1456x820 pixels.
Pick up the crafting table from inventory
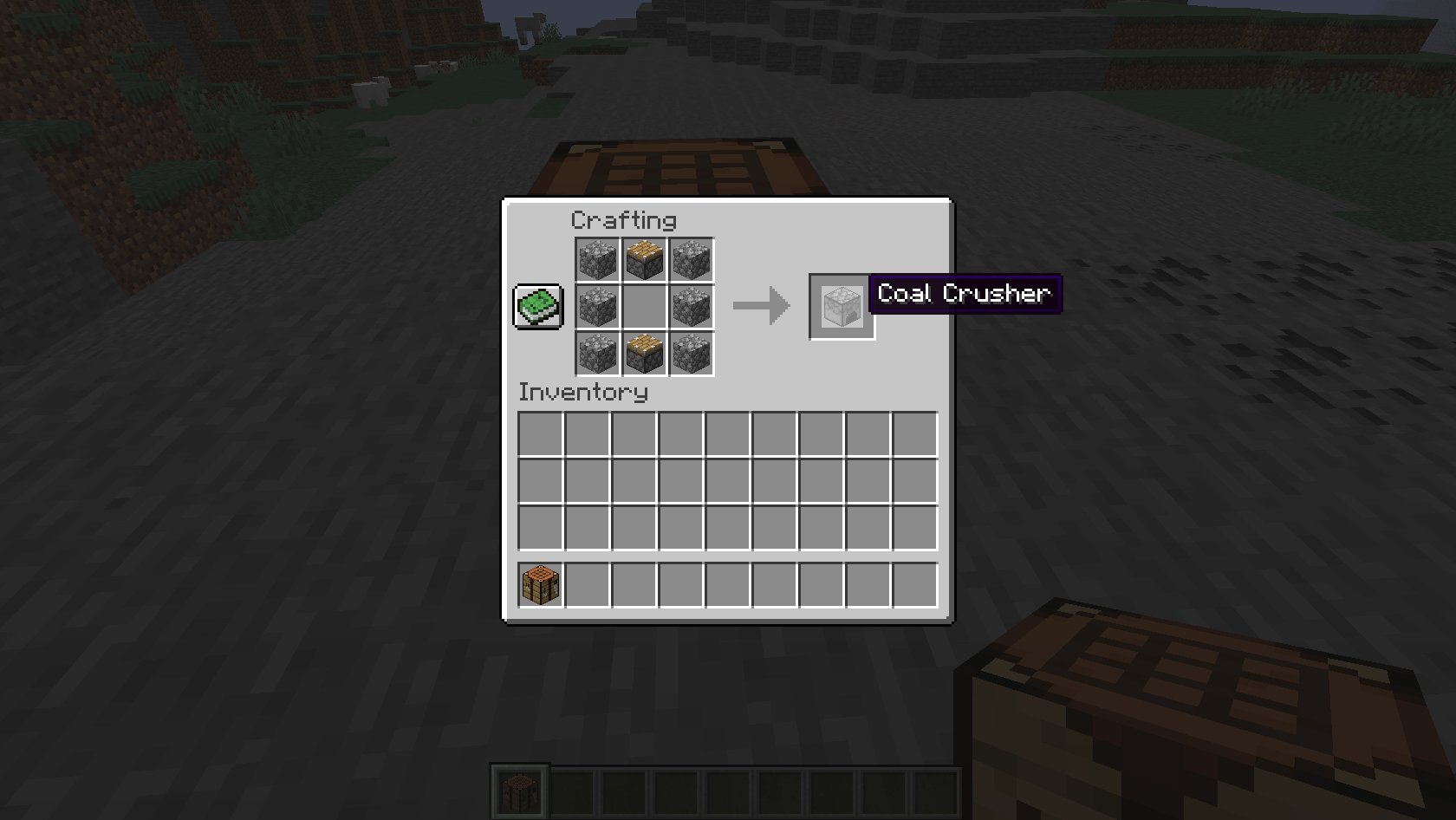538,586
